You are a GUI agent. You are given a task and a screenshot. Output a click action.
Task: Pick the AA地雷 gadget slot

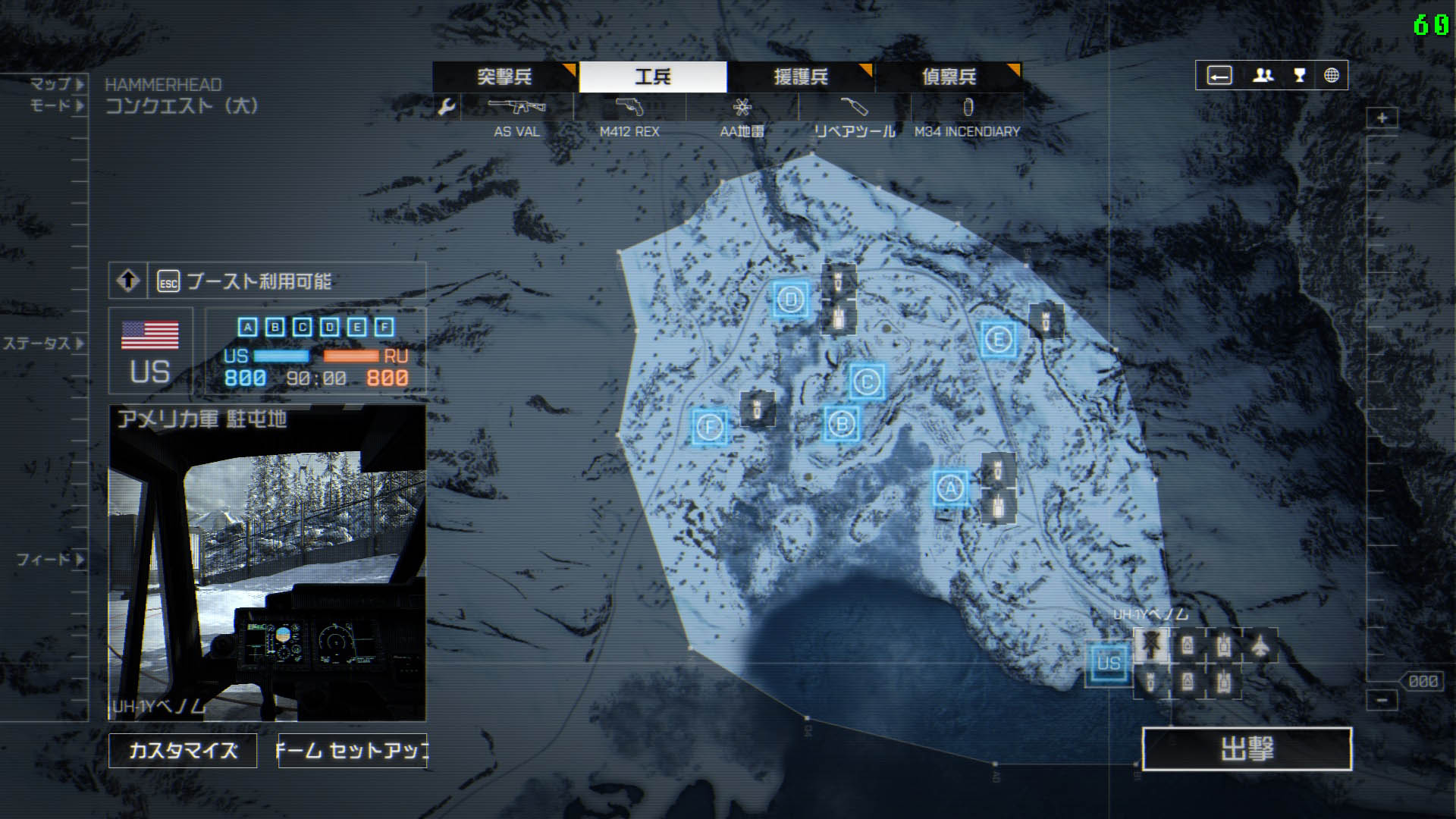[x=742, y=108]
